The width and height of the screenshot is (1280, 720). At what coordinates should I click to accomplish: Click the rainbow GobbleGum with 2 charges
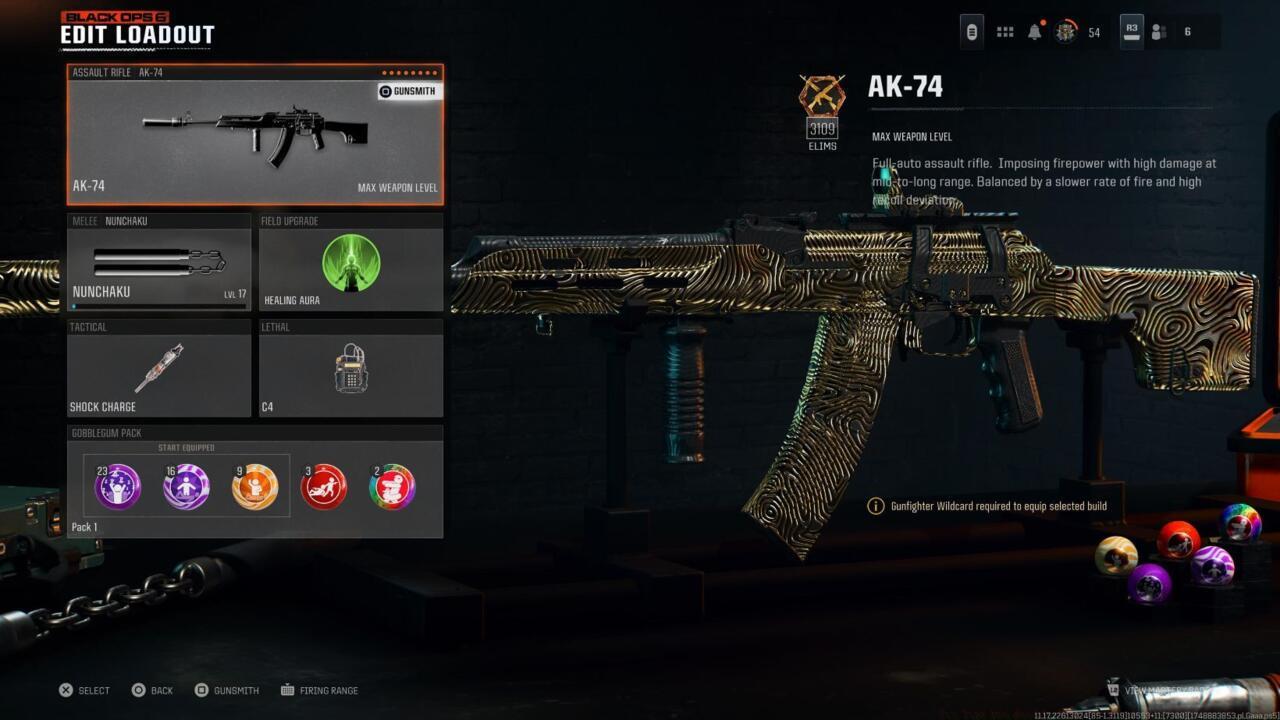(x=392, y=486)
